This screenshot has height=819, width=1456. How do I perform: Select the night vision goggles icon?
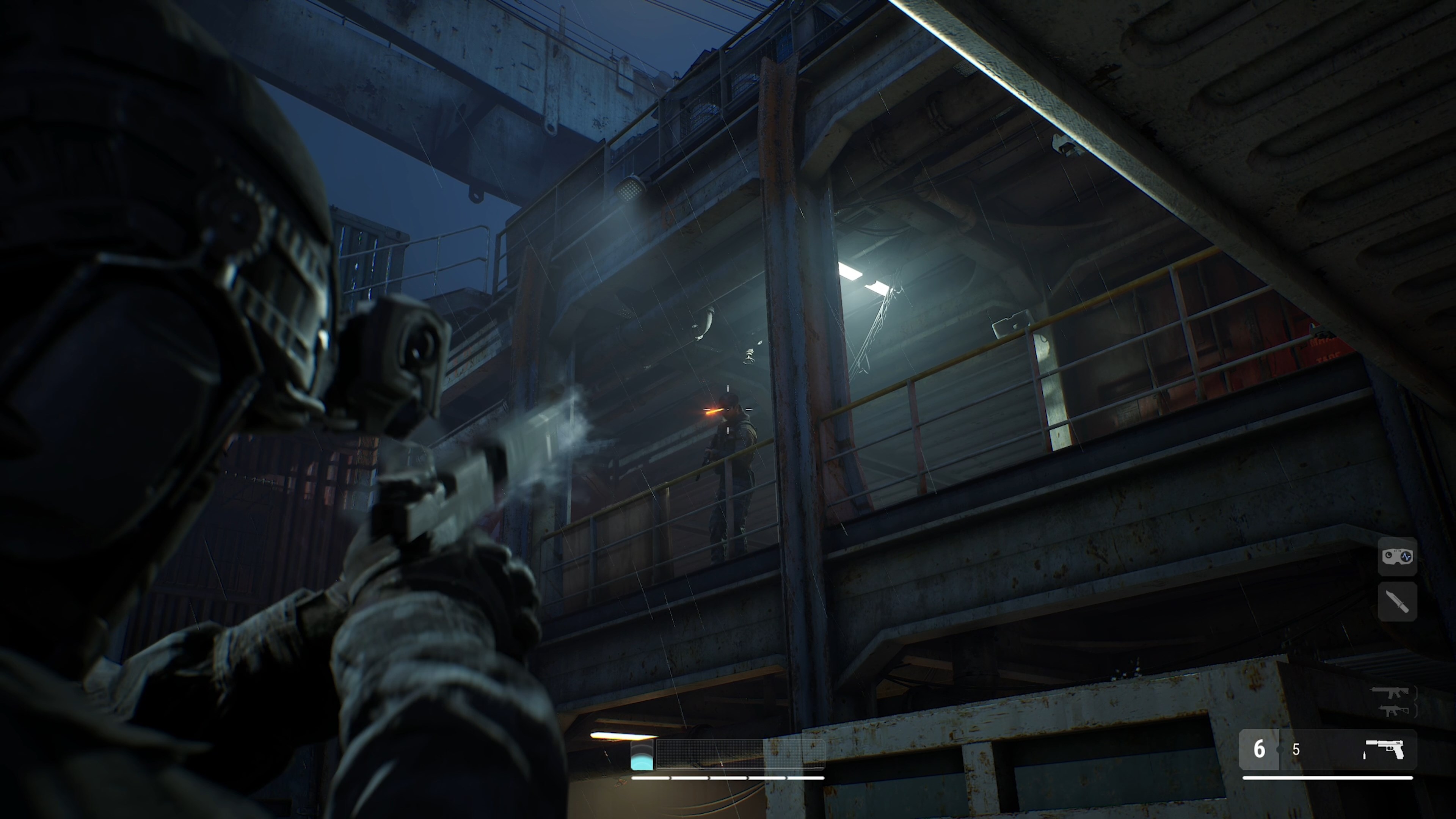(1398, 558)
